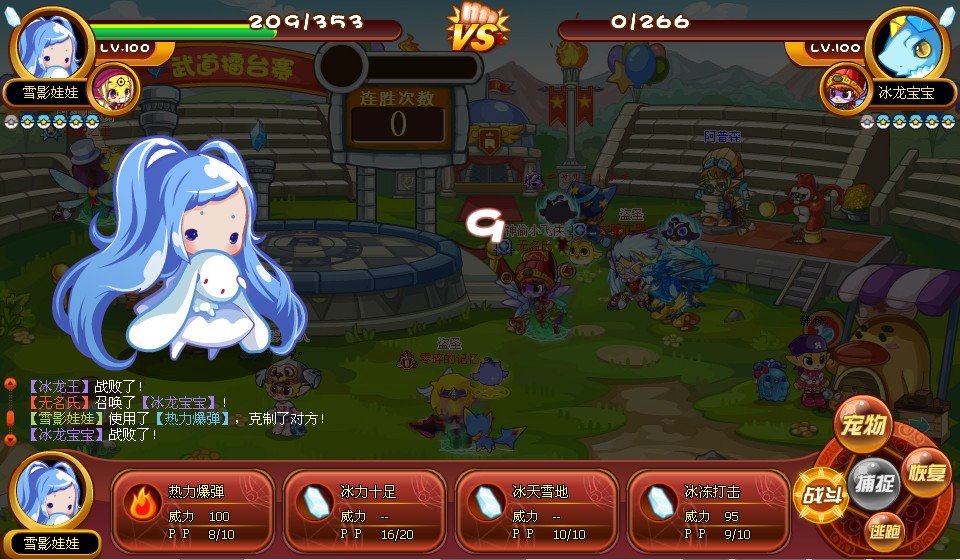This screenshot has height=560, width=960.
Task: Select the red-capped opponent trainer avatar
Action: pos(843,88)
